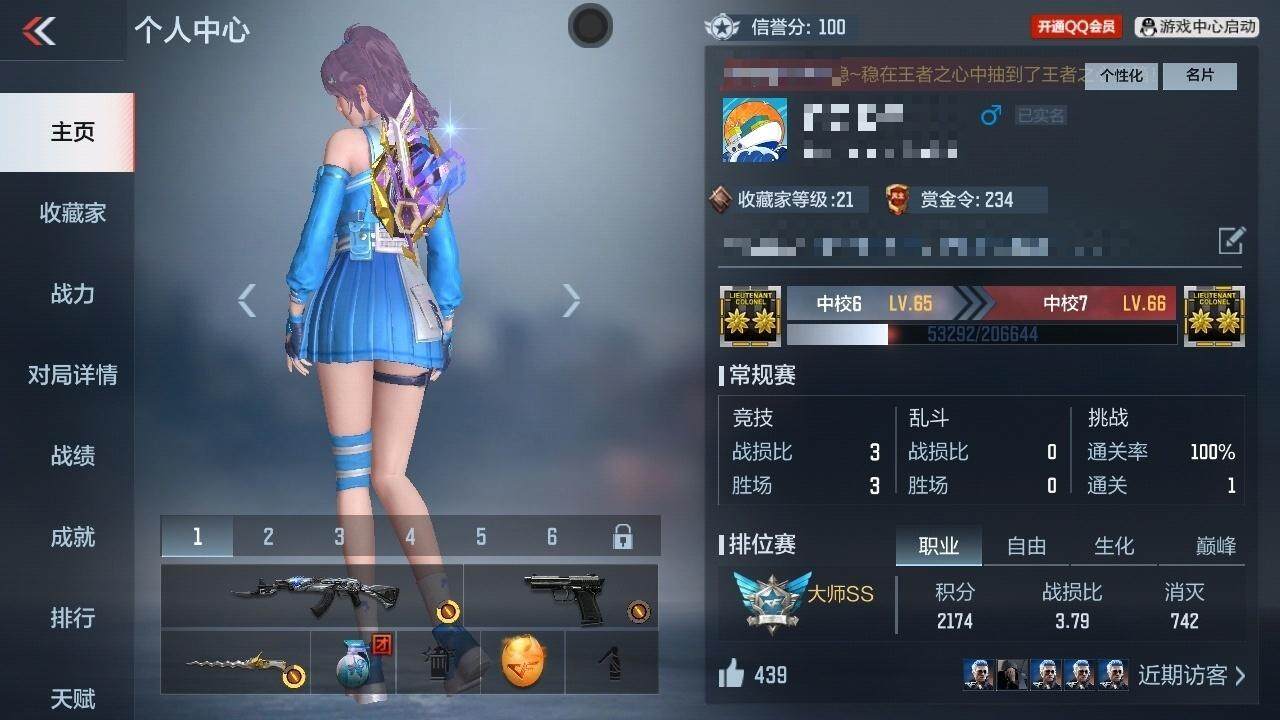Switch to the 战力 section
Viewport: 1280px width, 720px height.
72,294
